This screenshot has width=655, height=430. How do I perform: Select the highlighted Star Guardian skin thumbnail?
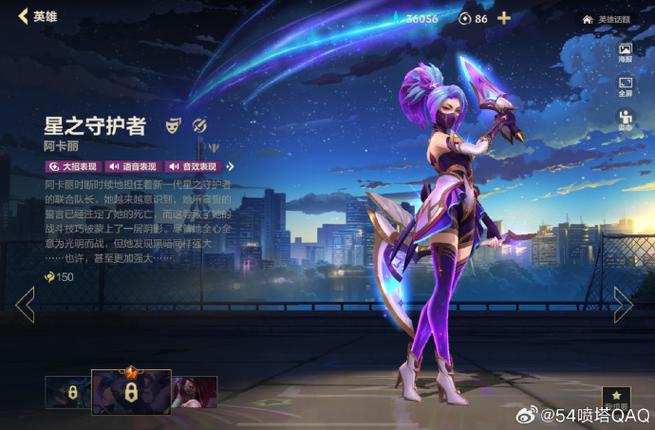point(129,391)
